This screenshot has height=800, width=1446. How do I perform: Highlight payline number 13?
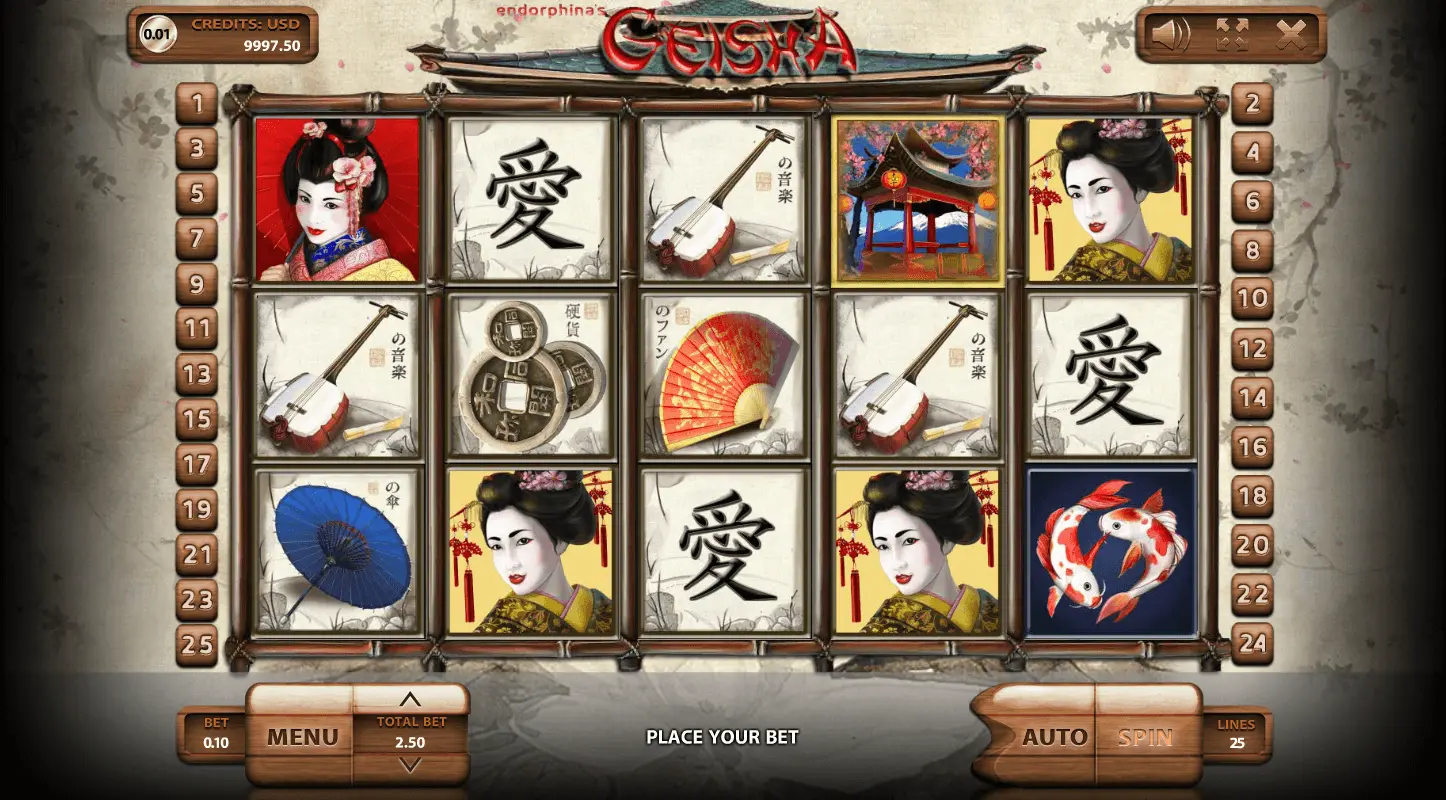click(x=197, y=374)
